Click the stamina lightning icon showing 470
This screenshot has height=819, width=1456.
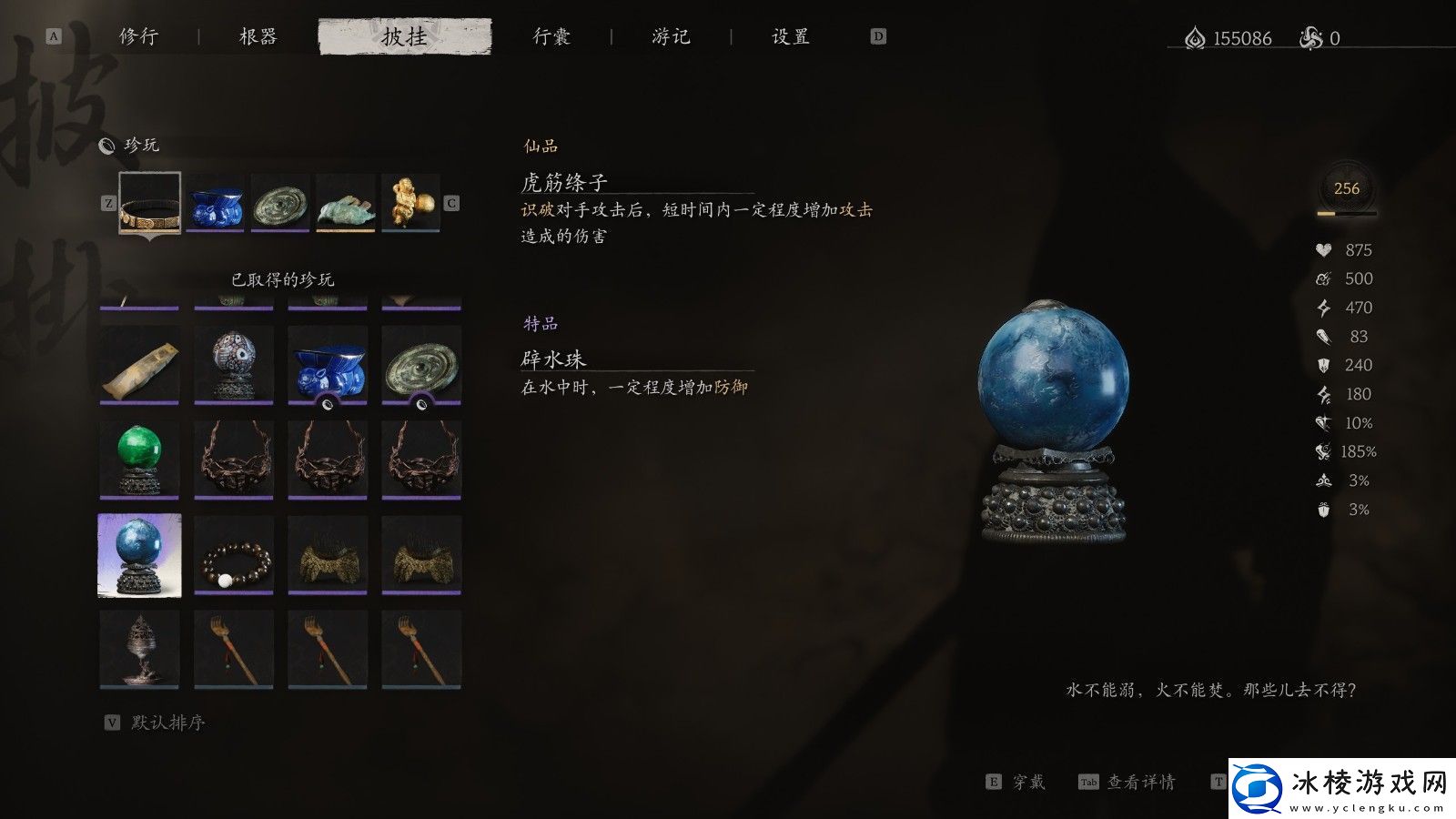(x=1325, y=308)
